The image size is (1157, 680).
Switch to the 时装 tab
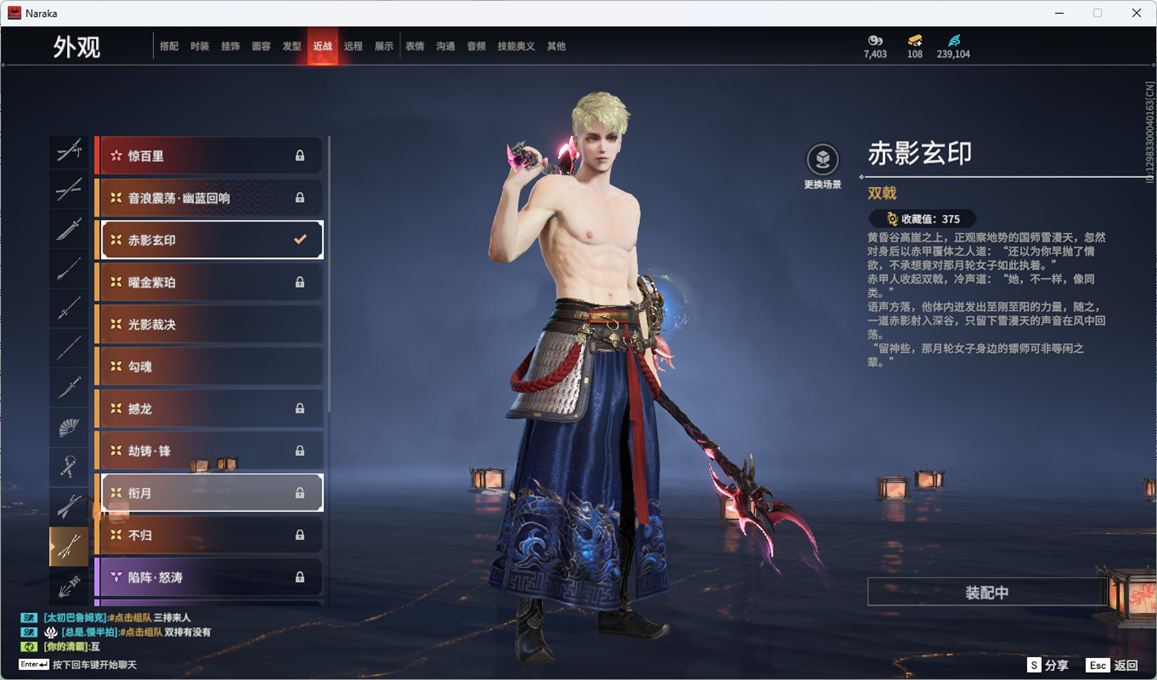200,46
